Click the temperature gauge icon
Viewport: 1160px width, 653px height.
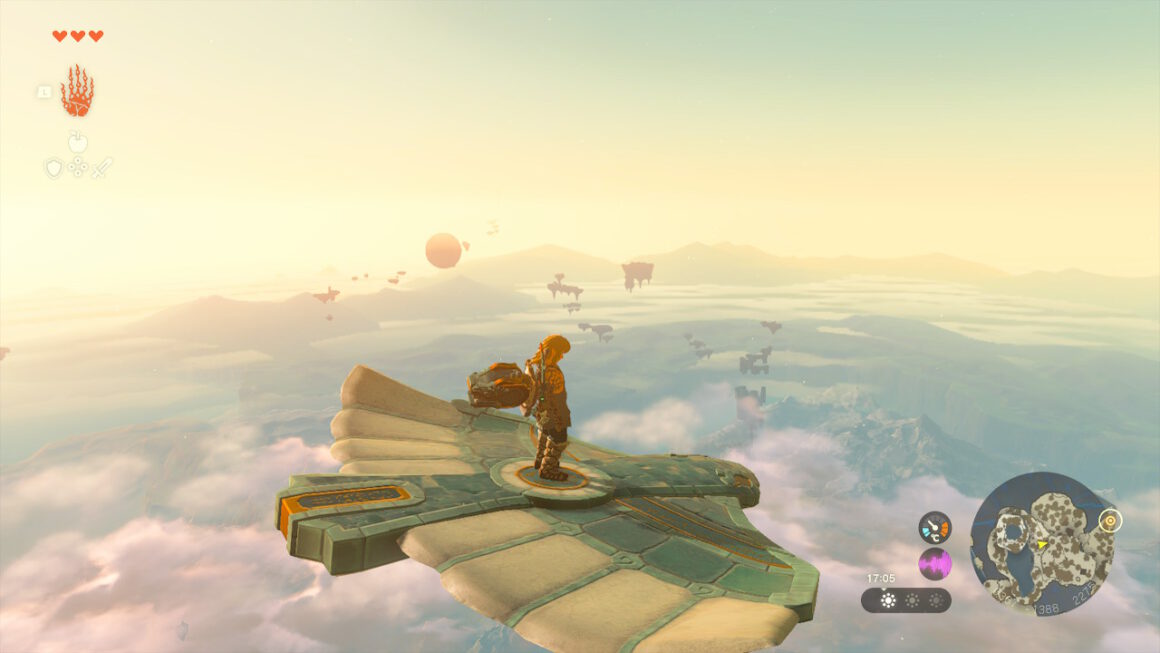[935, 527]
